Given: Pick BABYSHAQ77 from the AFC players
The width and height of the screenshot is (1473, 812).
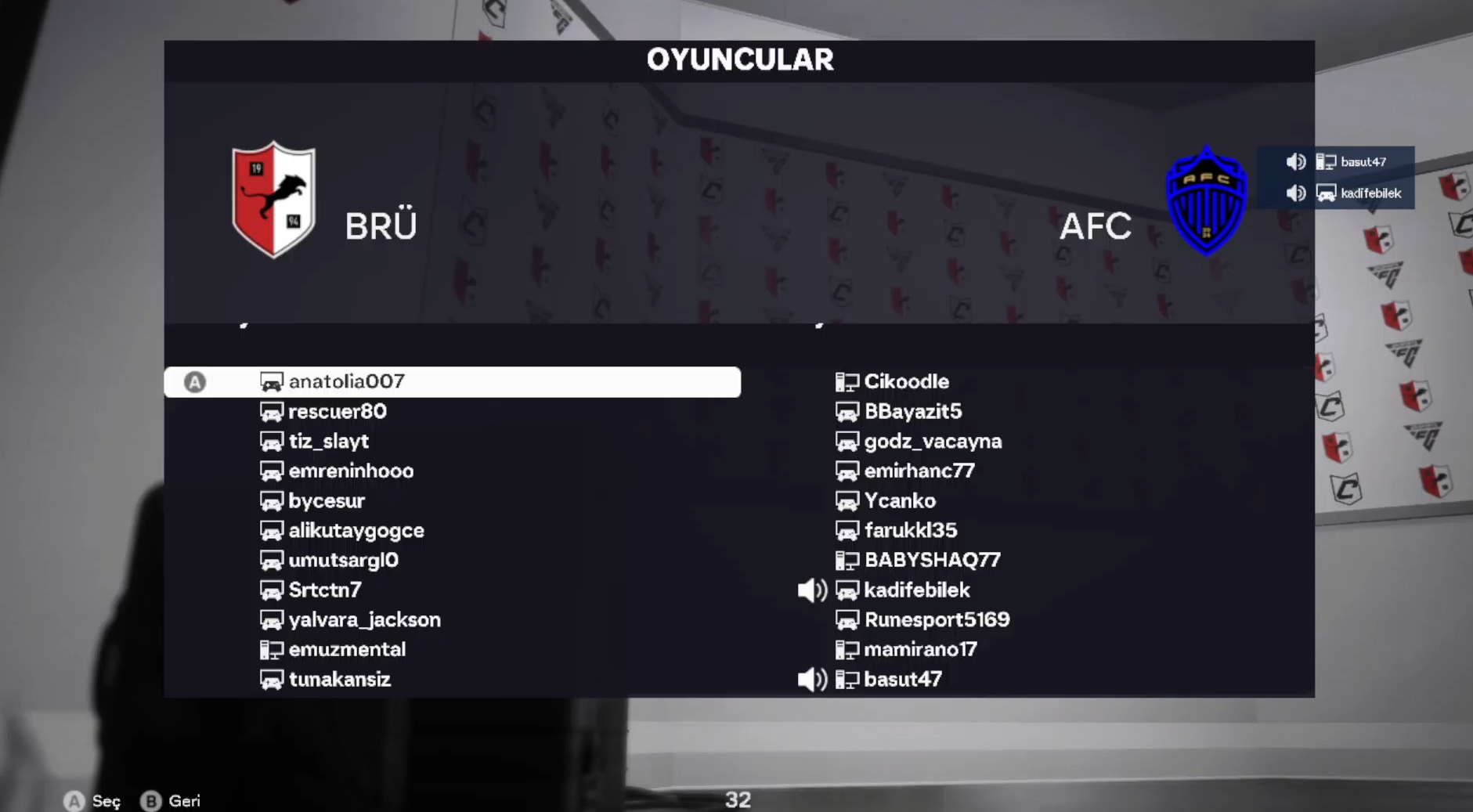Looking at the screenshot, I should click(x=932, y=560).
